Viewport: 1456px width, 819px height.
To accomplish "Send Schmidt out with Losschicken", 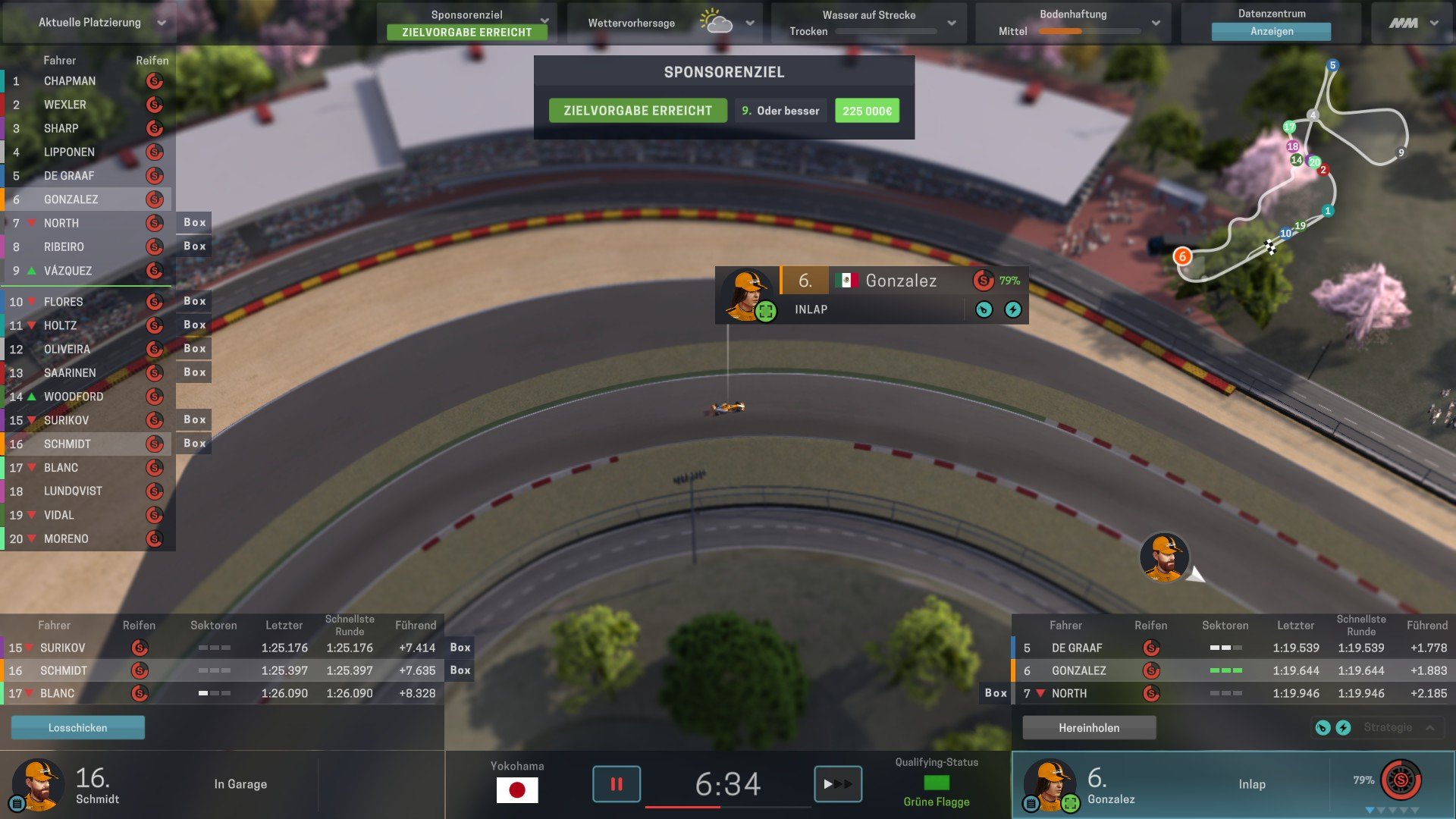I will pyautogui.click(x=77, y=728).
